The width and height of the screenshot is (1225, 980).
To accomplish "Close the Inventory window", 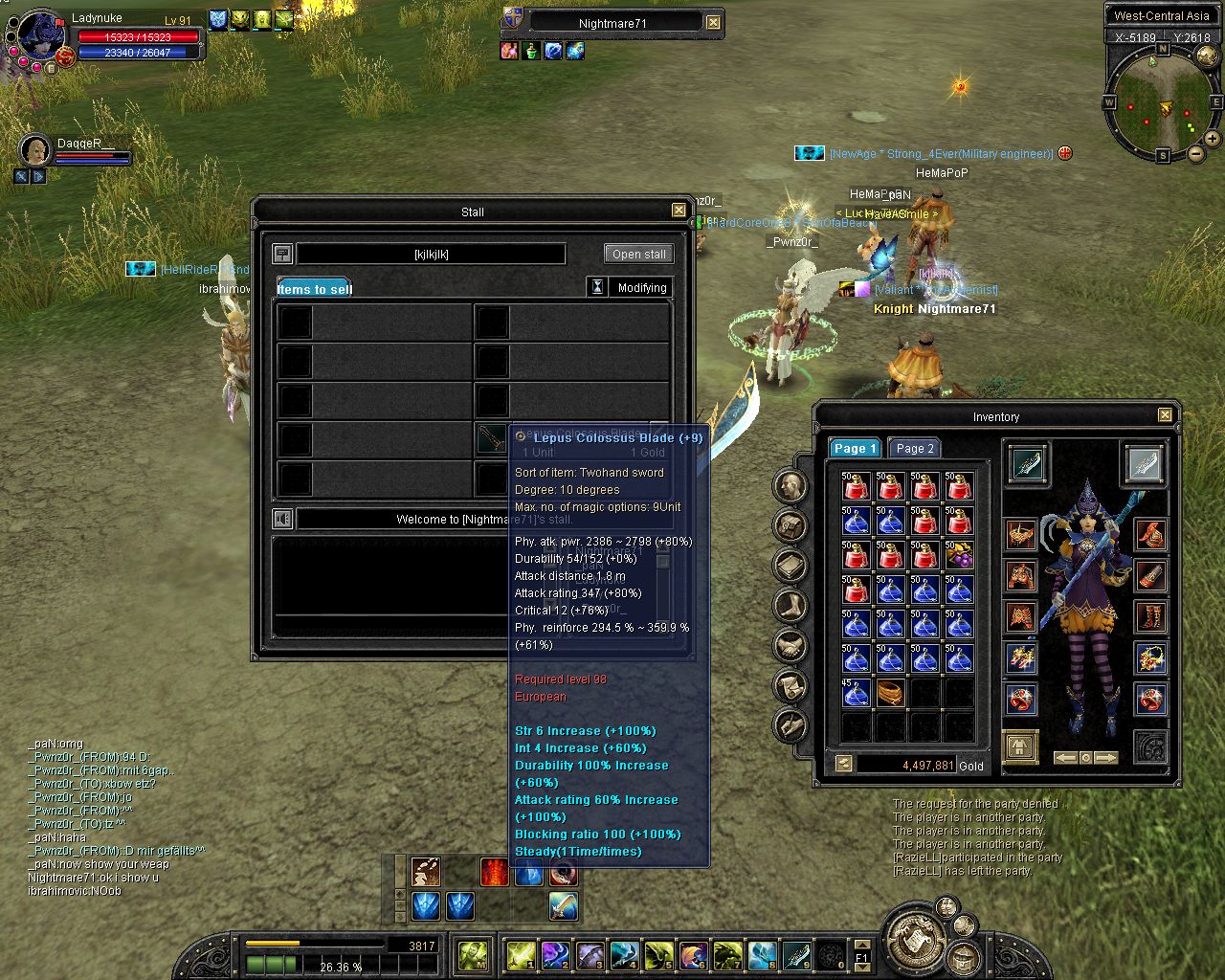I will click(x=1165, y=415).
